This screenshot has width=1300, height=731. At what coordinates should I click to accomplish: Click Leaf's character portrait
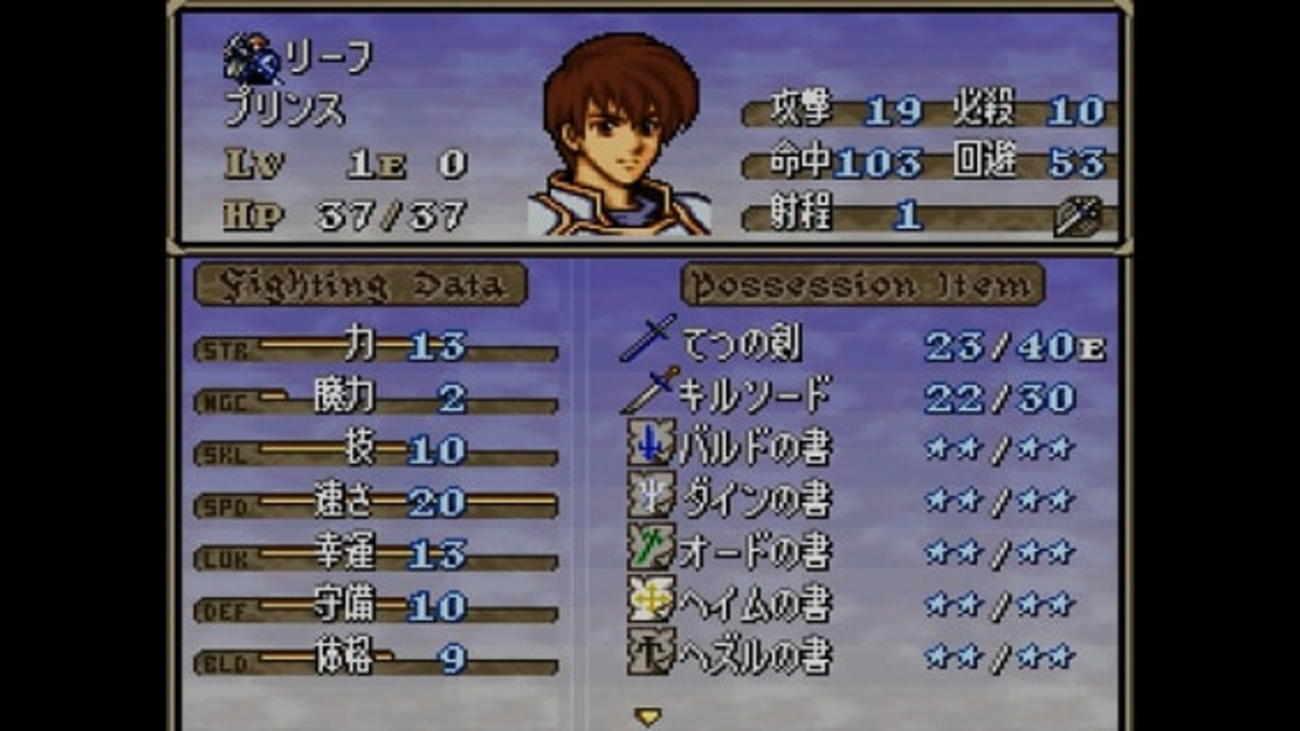[620, 135]
